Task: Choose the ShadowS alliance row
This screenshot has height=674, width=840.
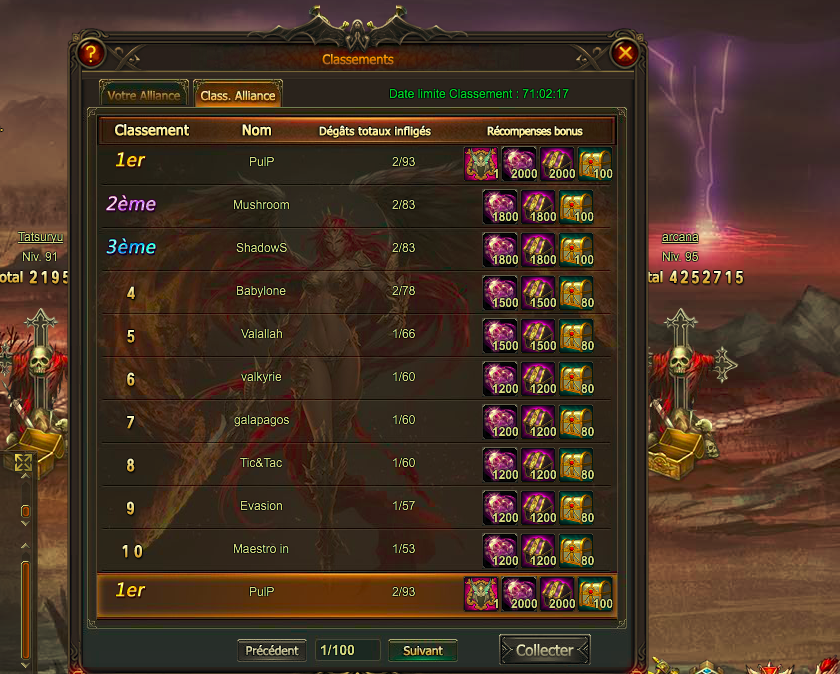Action: 261,248
